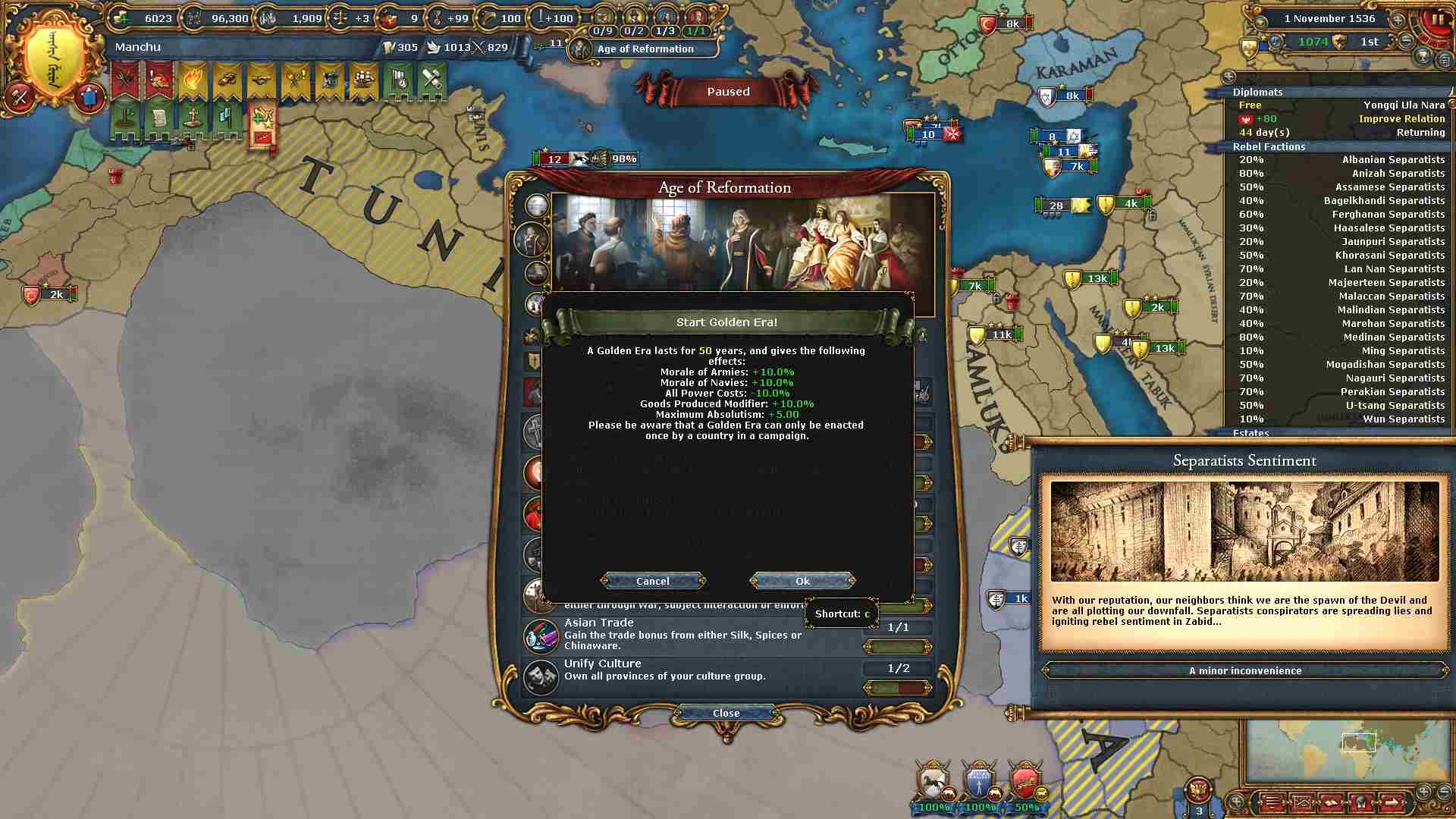1456x819 pixels.
Task: Confirm the Golden Era with Ok
Action: coord(802,581)
